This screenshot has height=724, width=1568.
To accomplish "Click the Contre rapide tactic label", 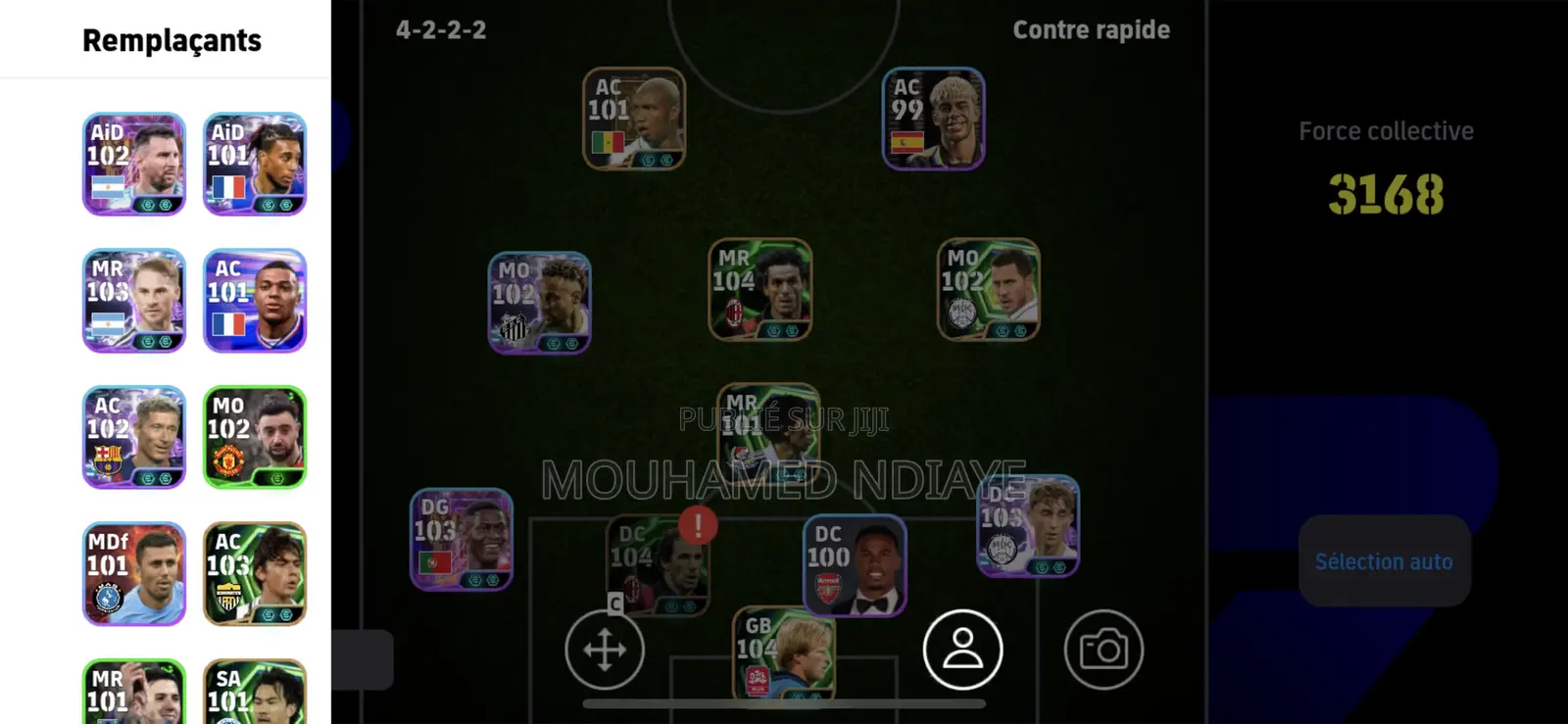I will click(1091, 29).
